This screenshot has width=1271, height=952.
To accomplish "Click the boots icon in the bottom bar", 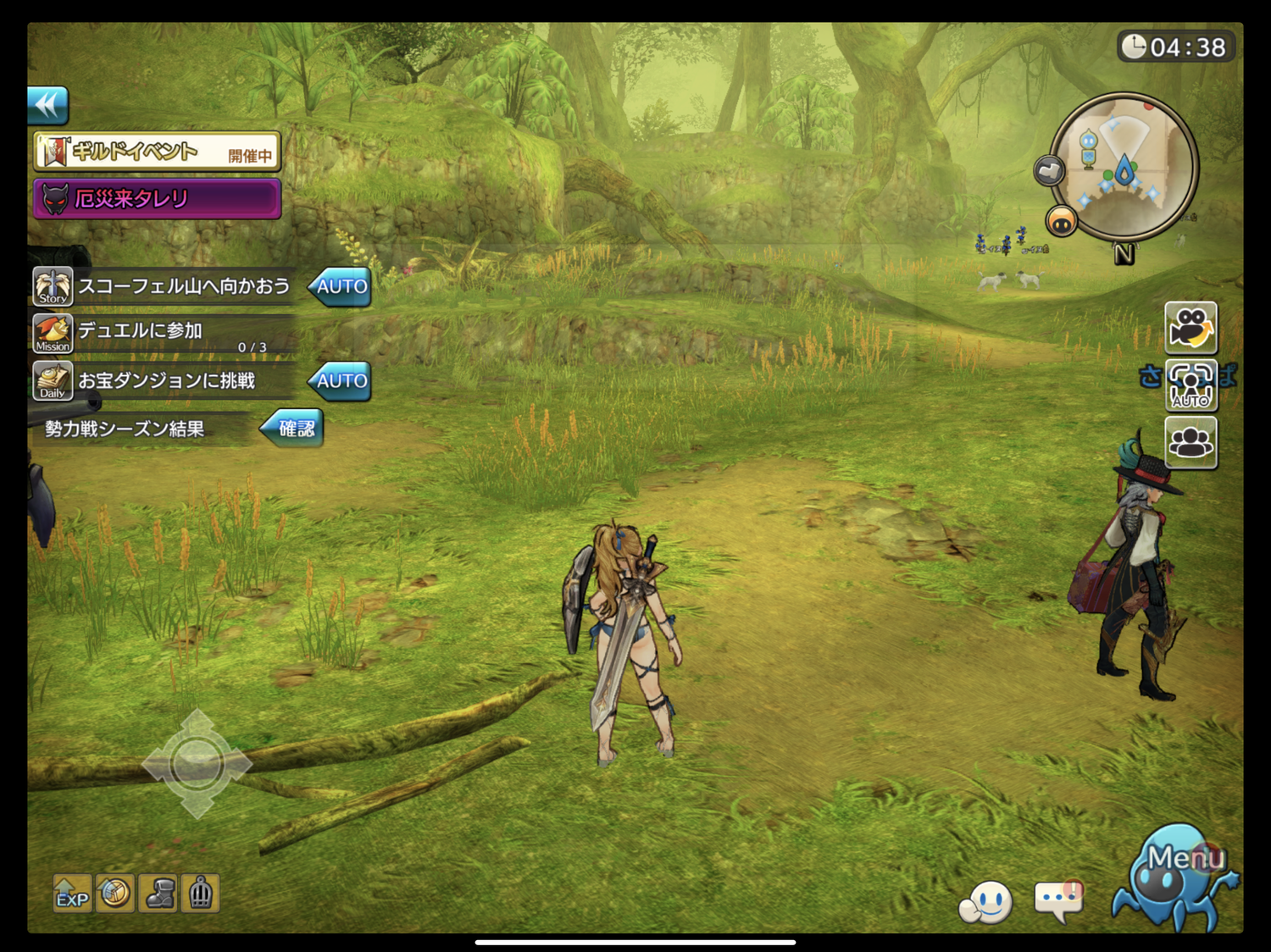I will pos(158,894).
